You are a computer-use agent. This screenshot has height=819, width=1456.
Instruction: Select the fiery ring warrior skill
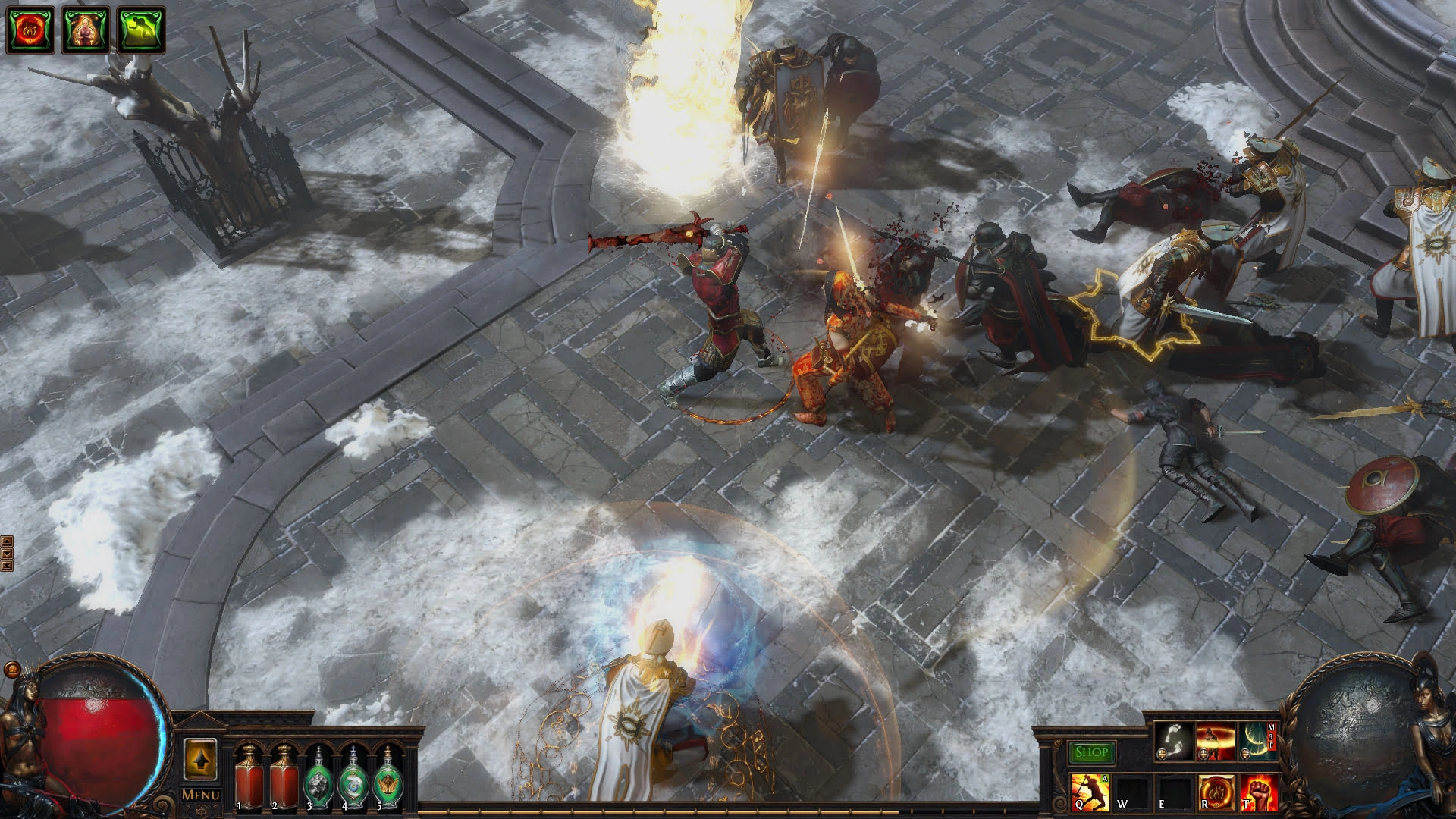pos(1215,741)
